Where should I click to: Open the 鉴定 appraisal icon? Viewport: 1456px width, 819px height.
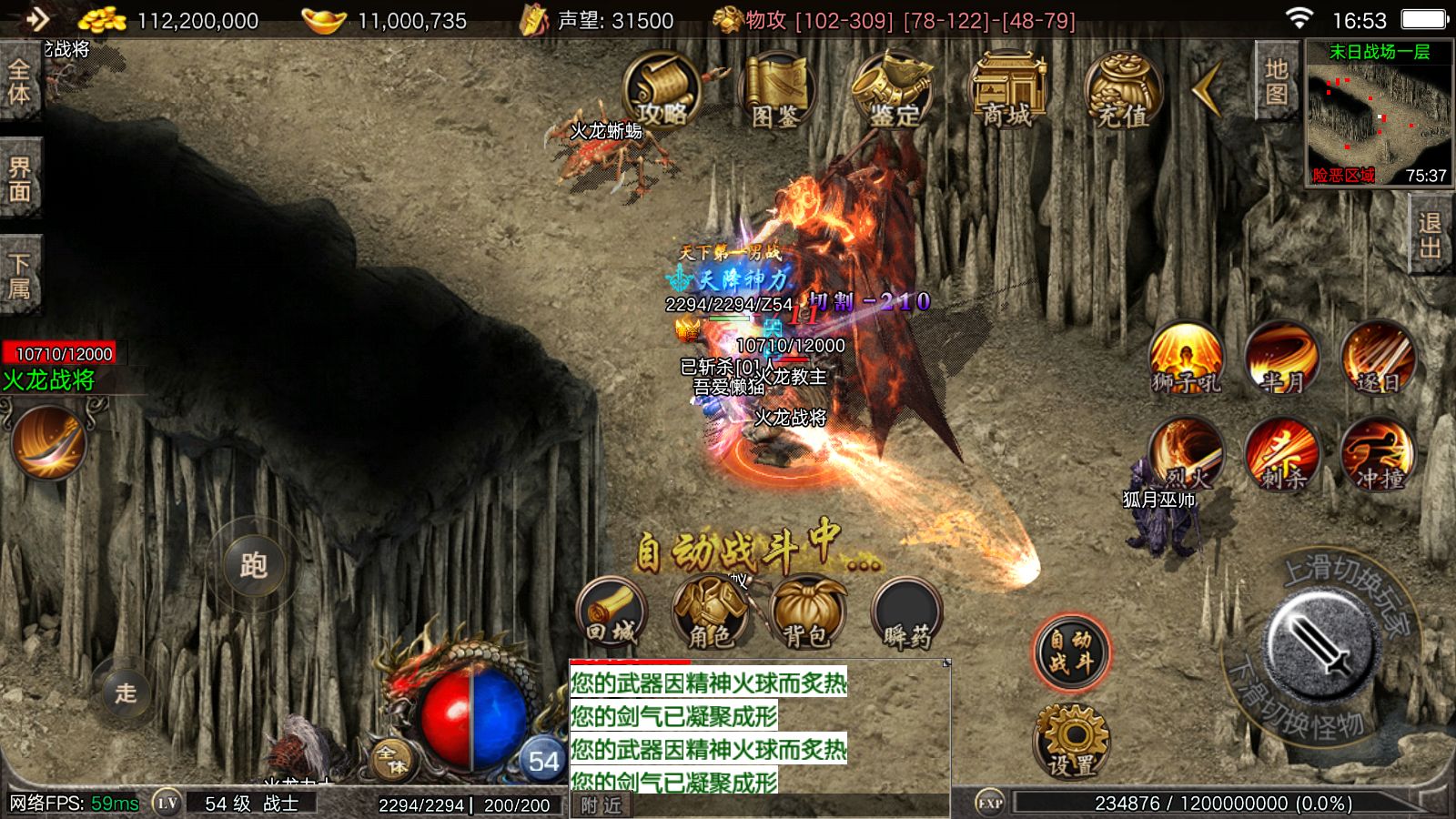coord(894,89)
